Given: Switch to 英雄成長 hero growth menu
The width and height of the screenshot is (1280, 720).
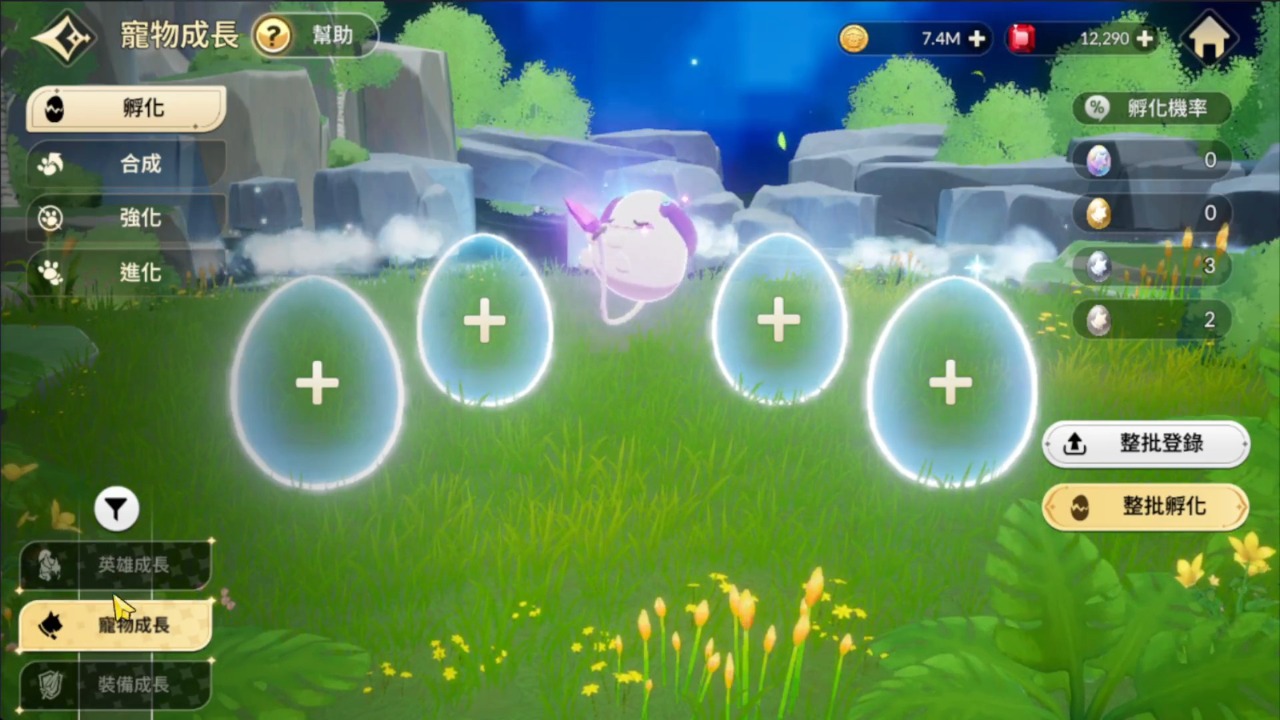Looking at the screenshot, I should point(115,565).
